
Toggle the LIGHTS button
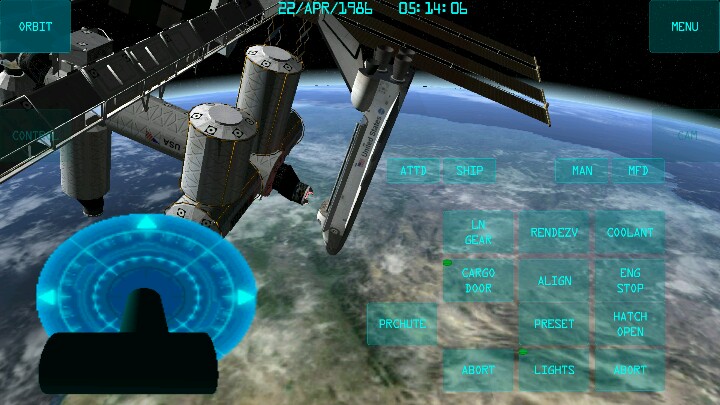554,370
